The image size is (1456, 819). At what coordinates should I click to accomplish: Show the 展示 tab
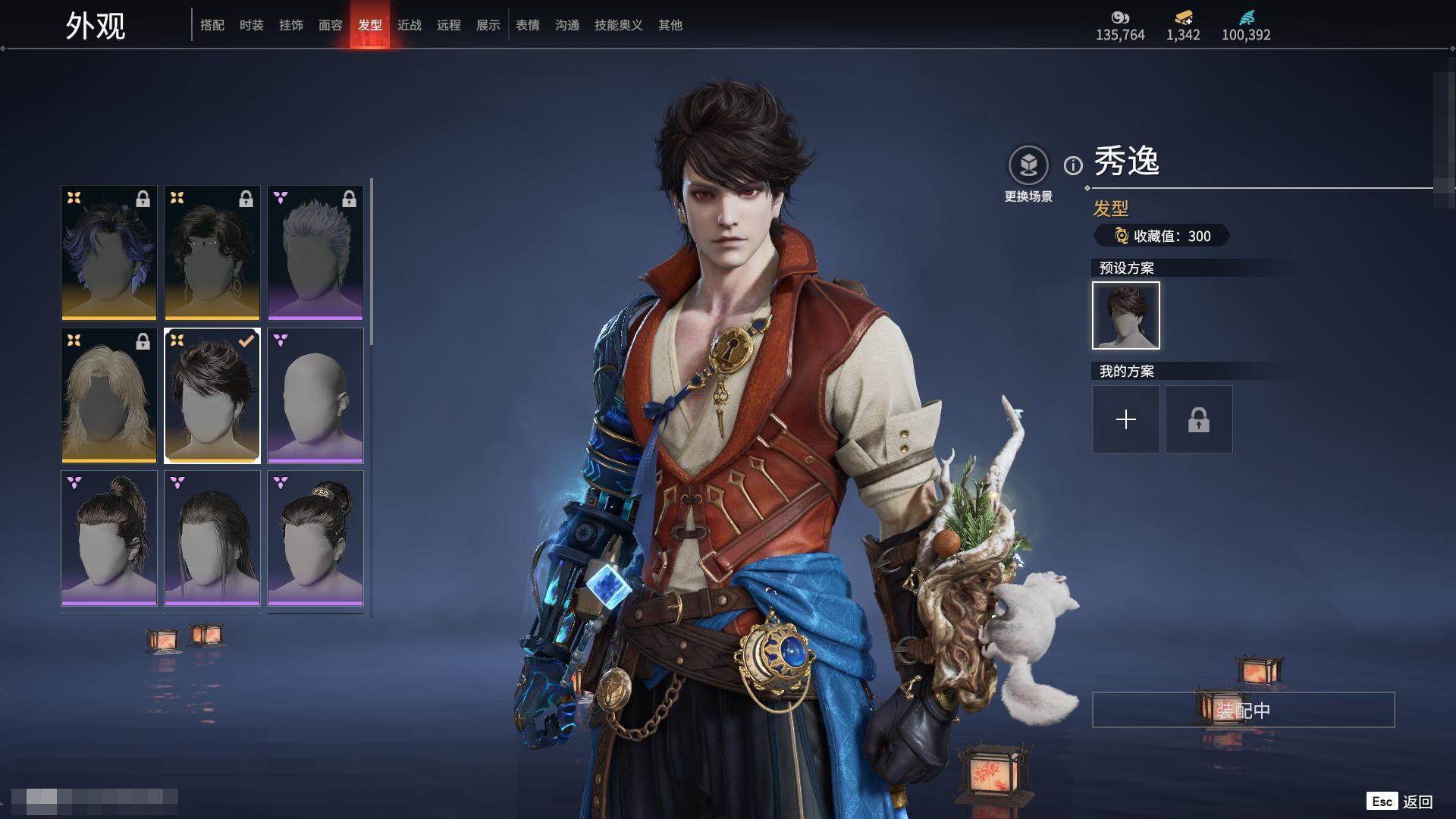coord(488,25)
